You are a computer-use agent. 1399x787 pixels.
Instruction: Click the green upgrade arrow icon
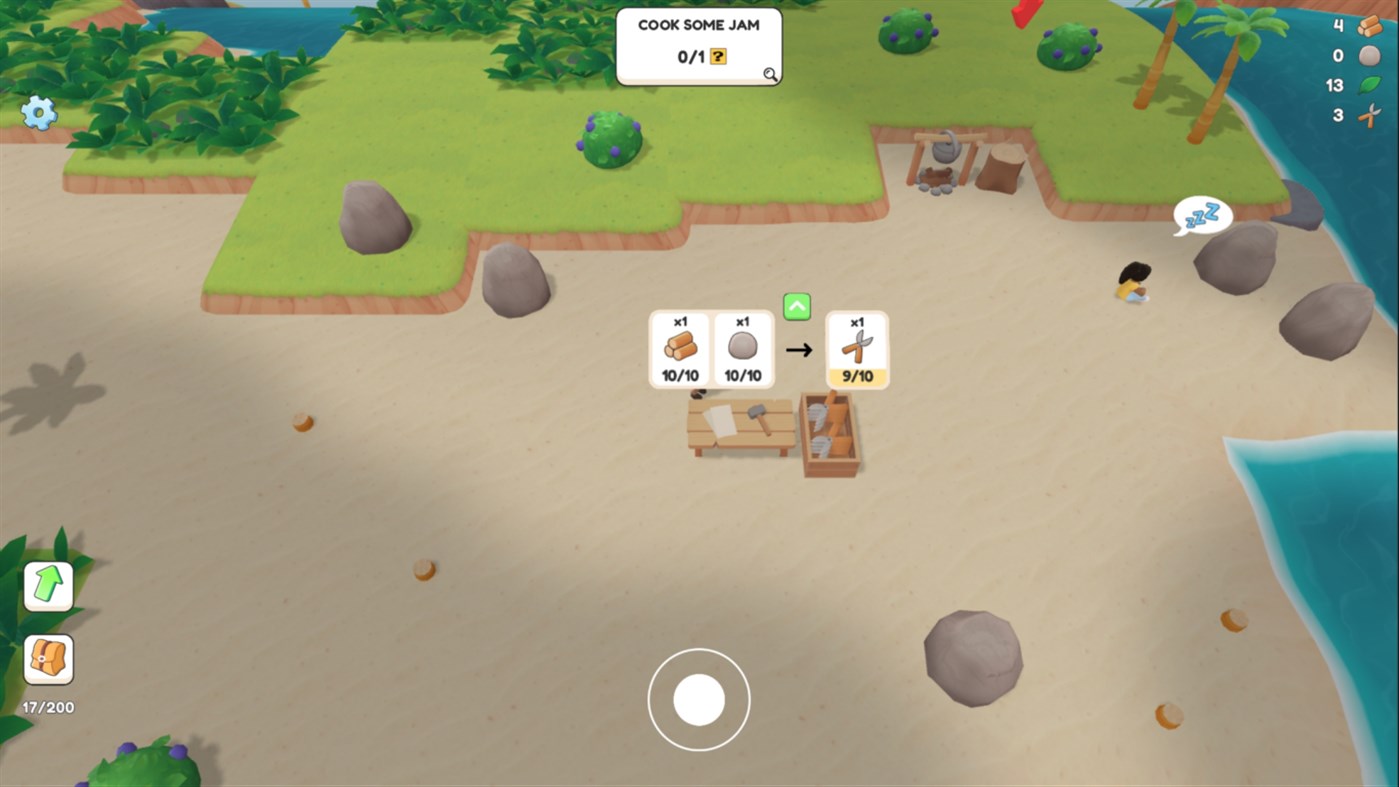47,585
